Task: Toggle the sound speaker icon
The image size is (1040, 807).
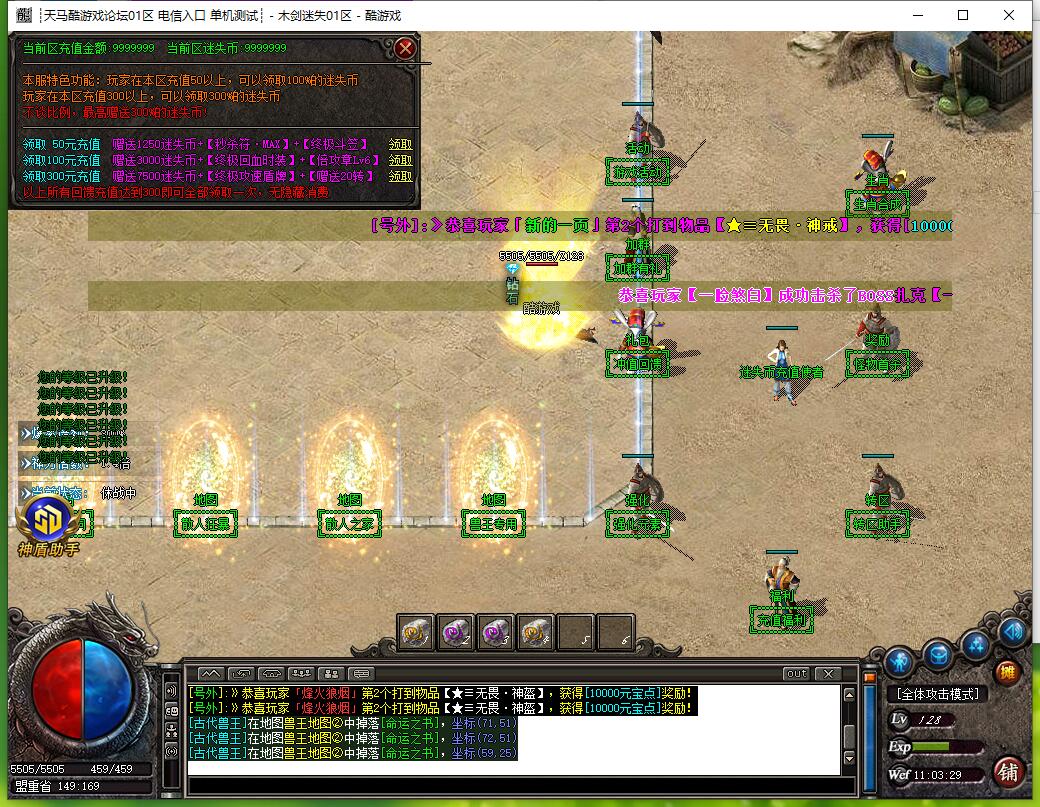Action: [1012, 631]
